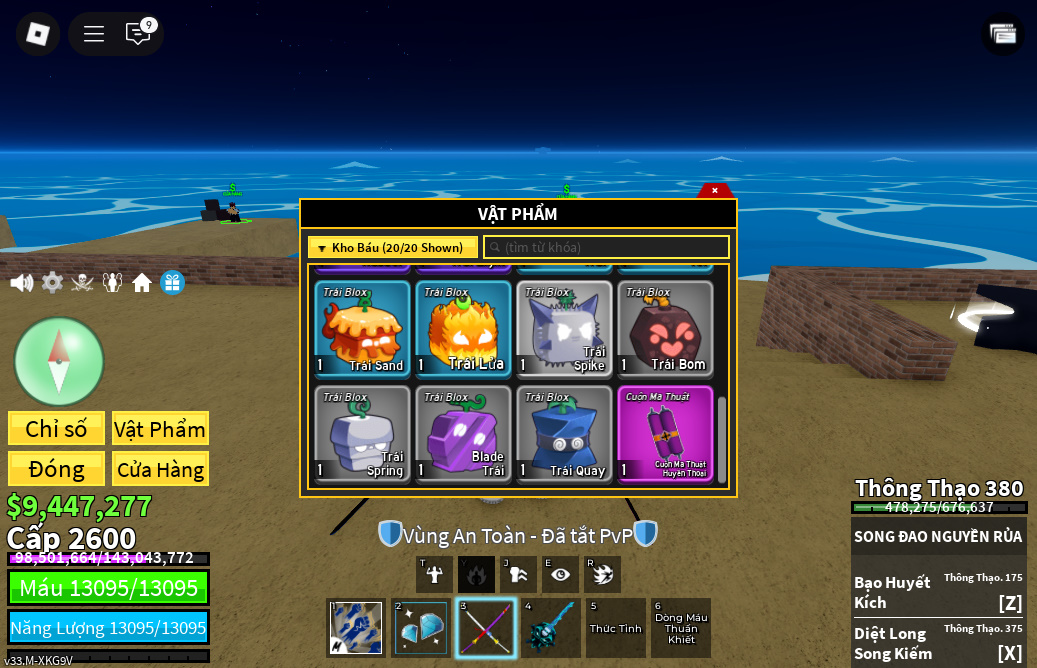The image size is (1037, 668).
Task: Choose the Trái Spring fruit slot
Action: 362,434
